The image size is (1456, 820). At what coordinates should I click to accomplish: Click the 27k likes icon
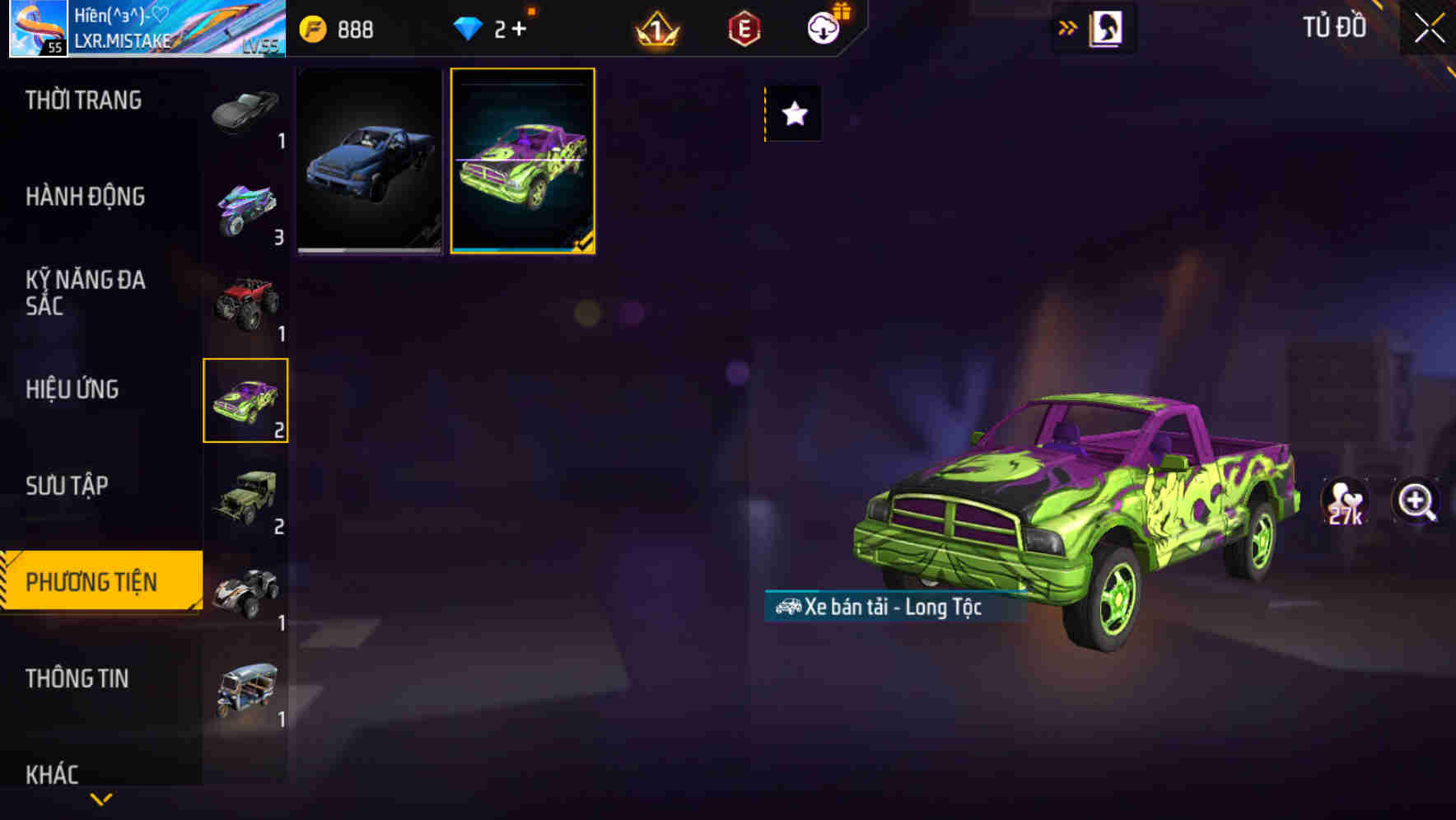(1346, 501)
